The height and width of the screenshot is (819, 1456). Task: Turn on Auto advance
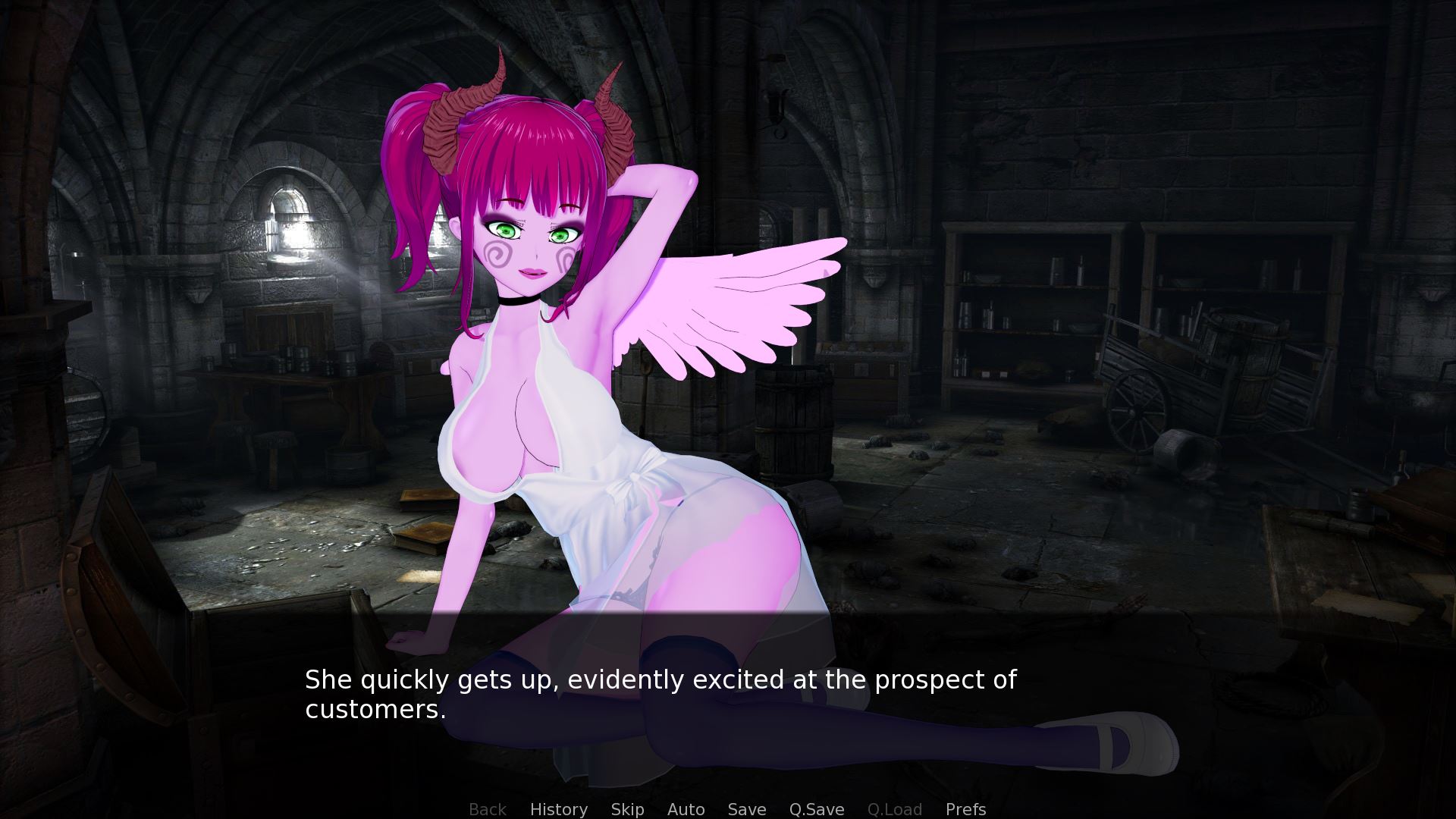point(686,809)
